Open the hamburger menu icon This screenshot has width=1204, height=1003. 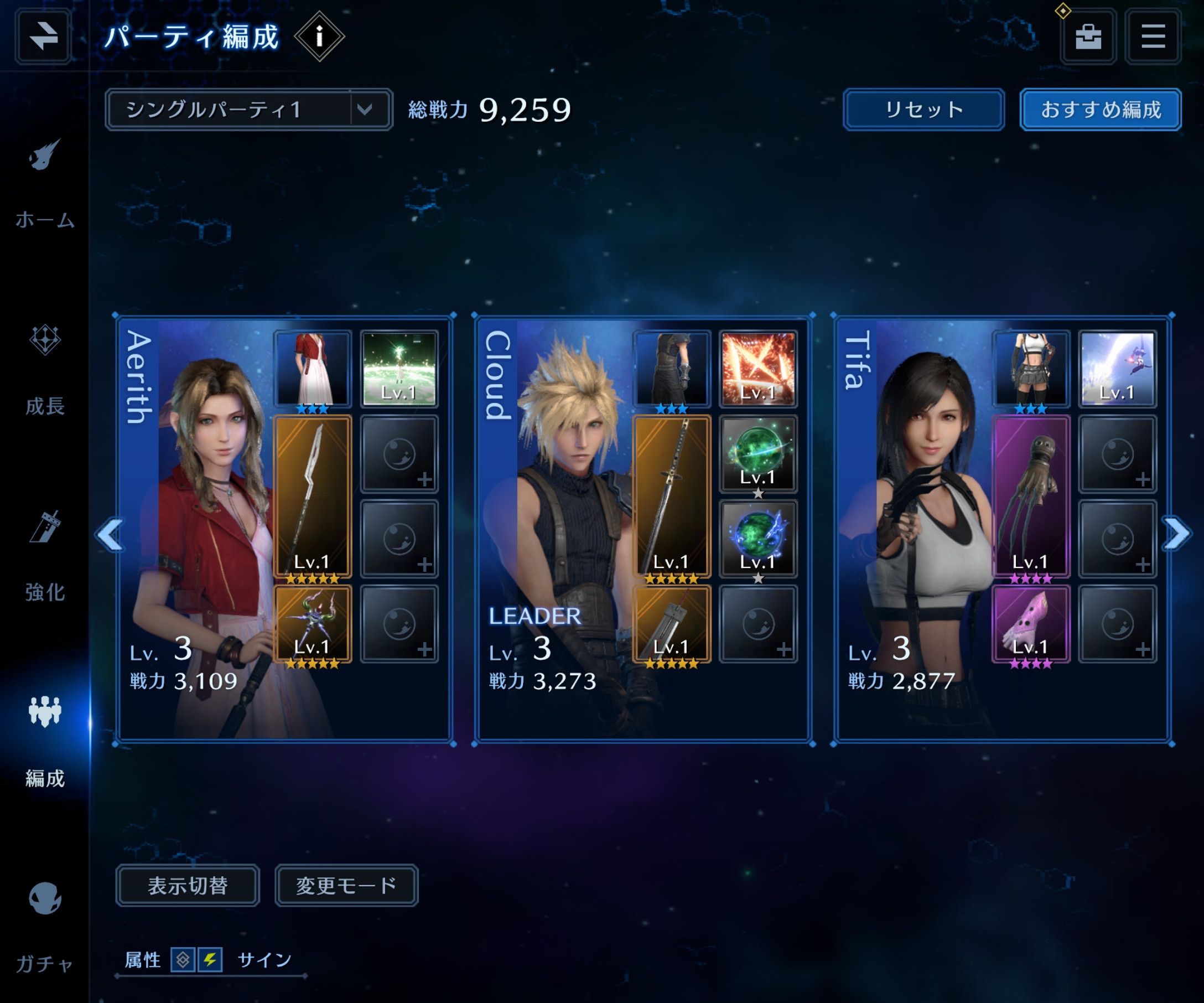1154,37
